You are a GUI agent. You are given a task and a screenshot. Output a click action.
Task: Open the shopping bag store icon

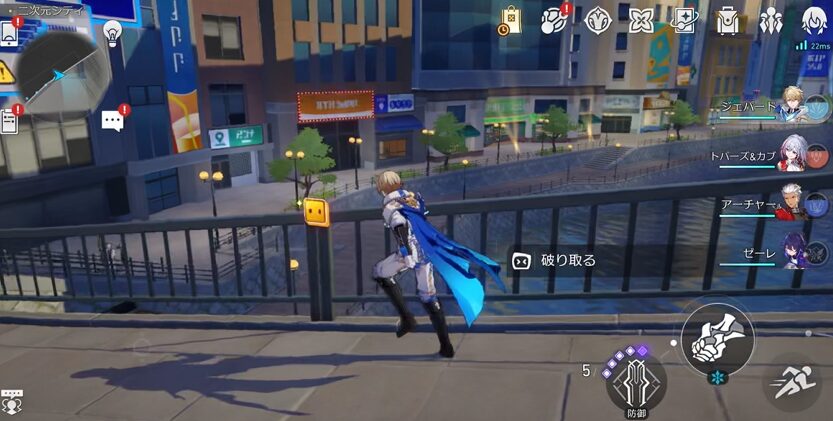(510, 20)
